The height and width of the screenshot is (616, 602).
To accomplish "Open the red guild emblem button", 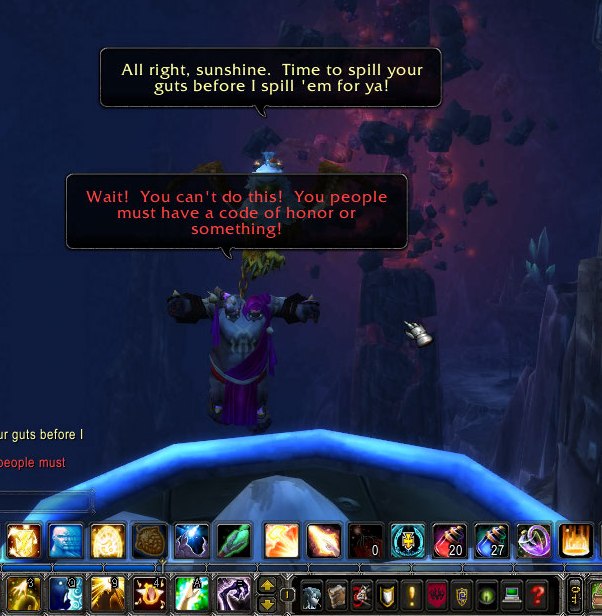I will point(437,593).
